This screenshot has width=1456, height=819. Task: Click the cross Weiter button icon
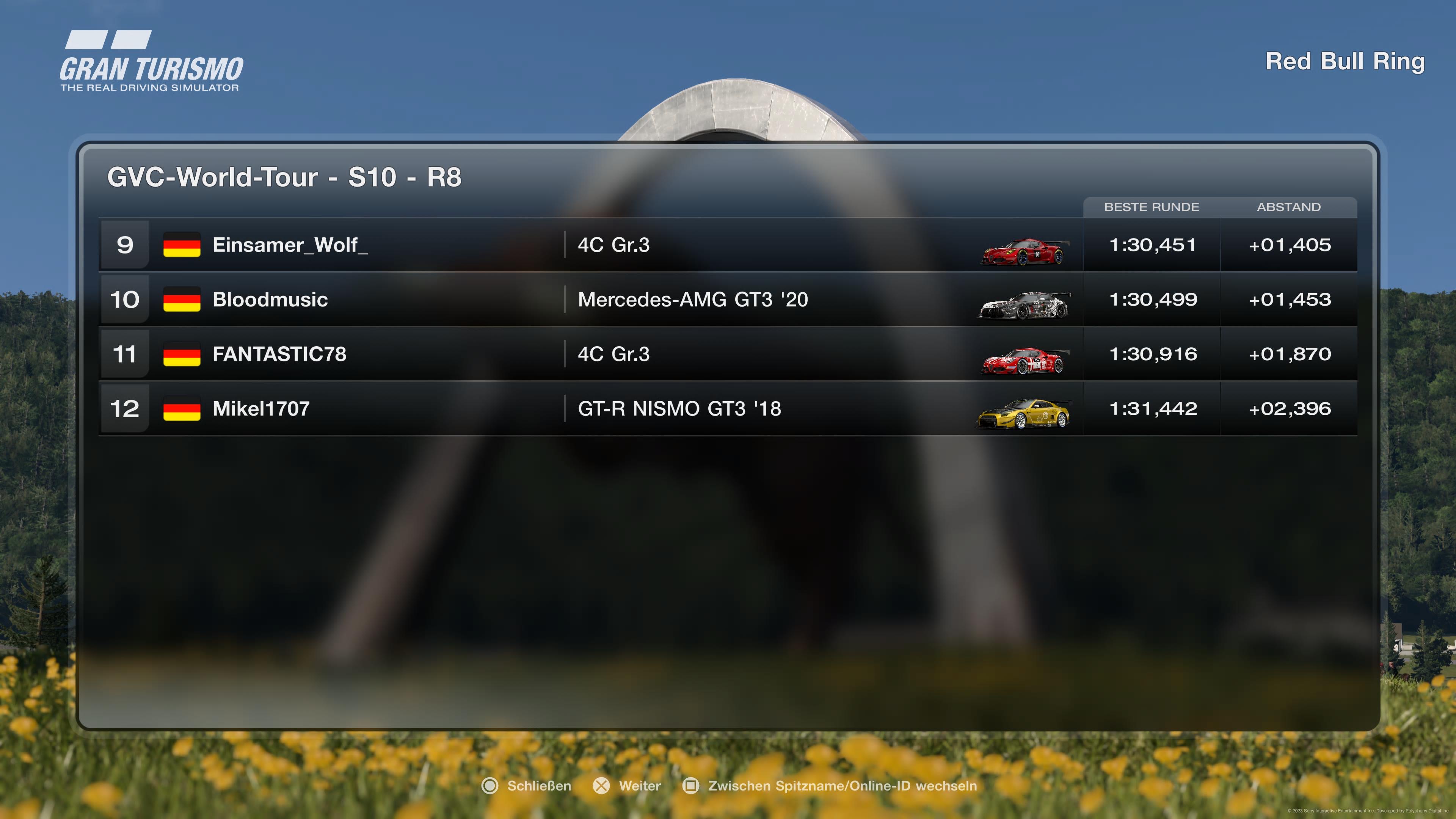coord(601,786)
